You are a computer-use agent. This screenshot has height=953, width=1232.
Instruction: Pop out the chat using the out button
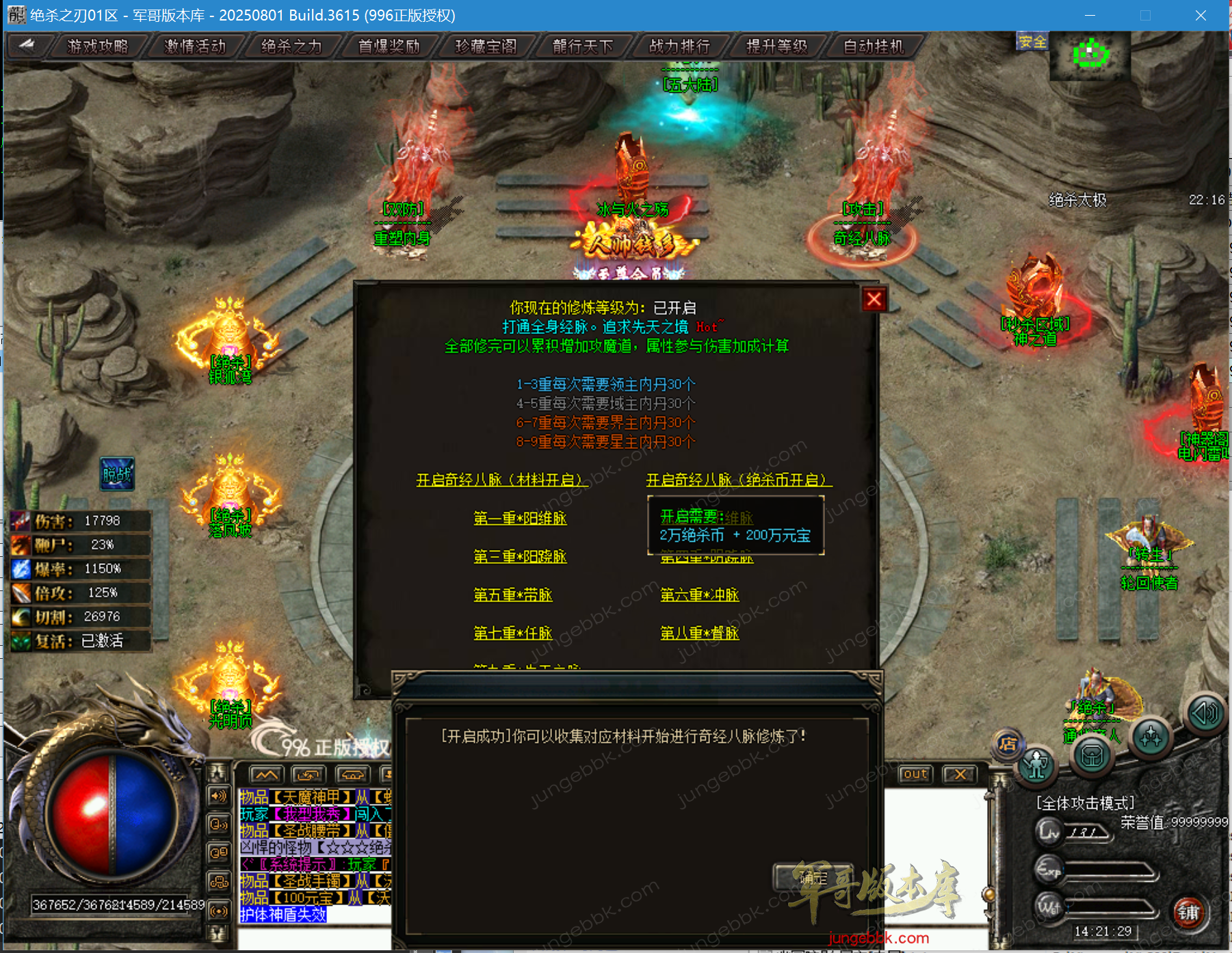click(915, 774)
